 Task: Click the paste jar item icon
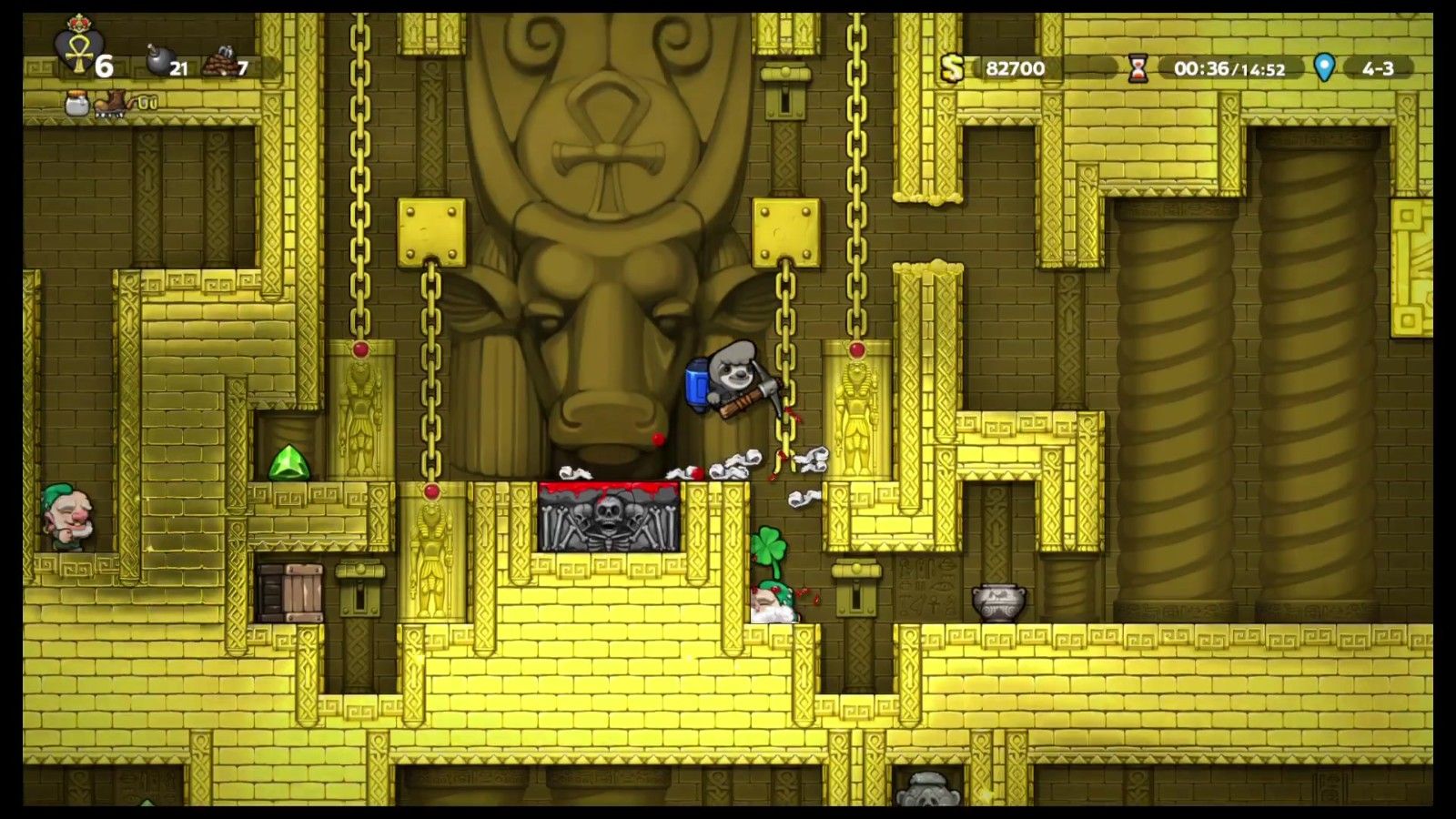point(76,104)
